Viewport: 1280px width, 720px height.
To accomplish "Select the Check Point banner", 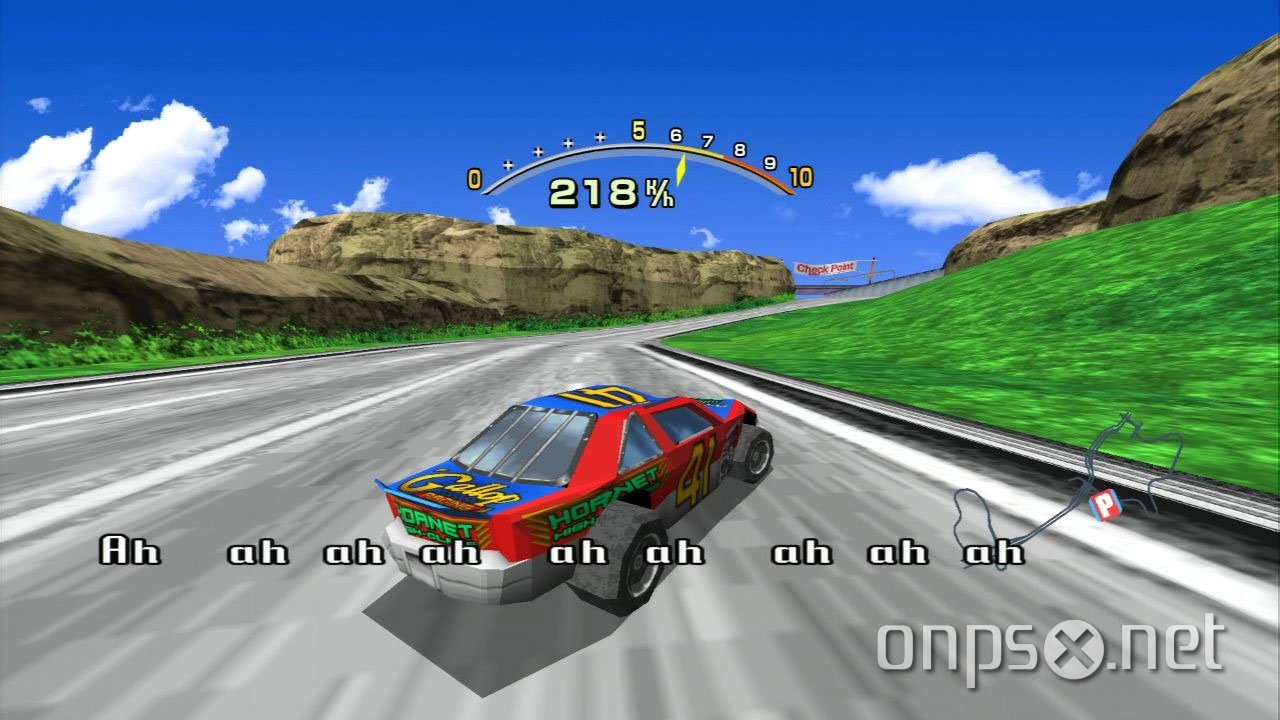I will pyautogui.click(x=826, y=265).
